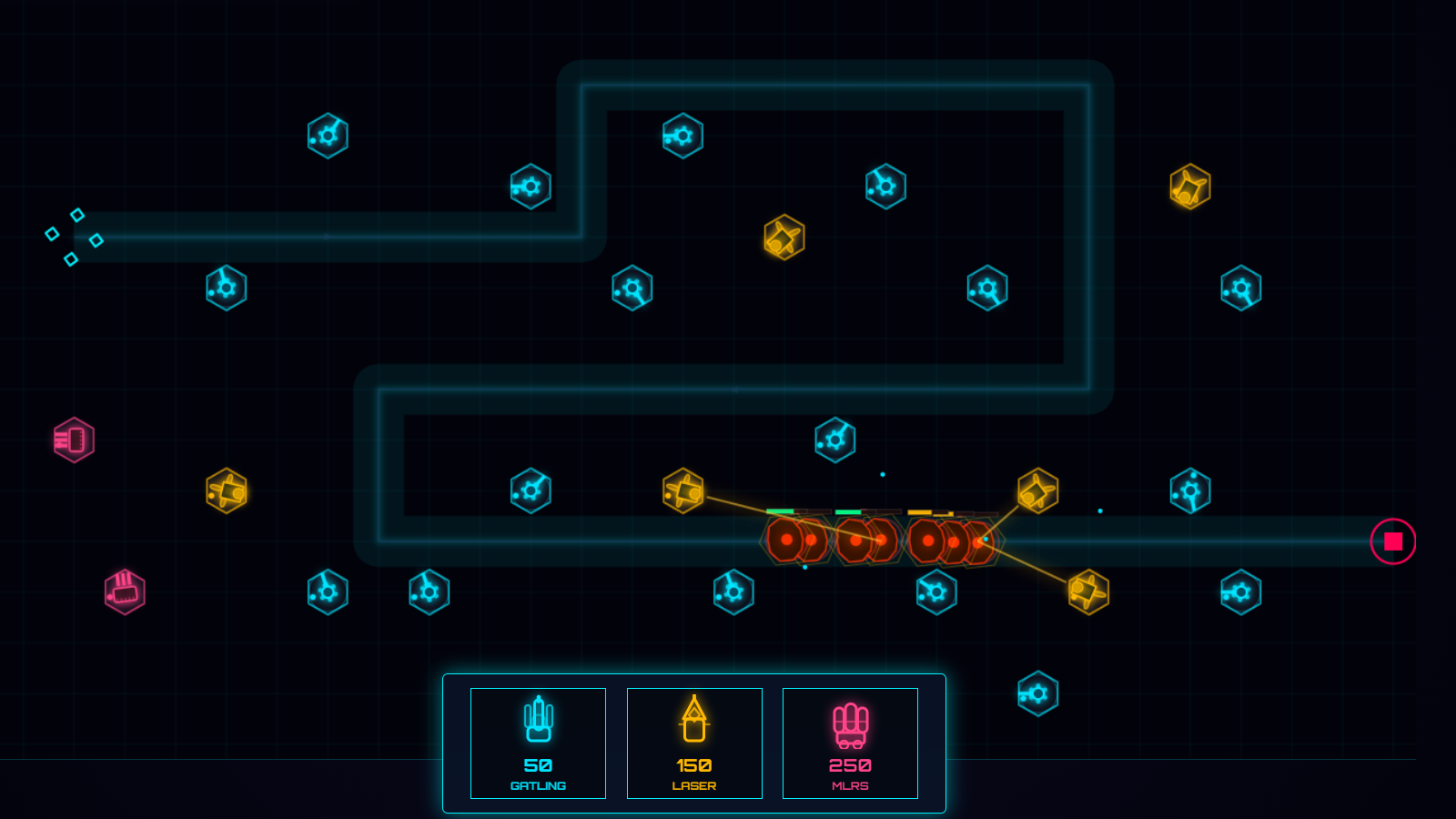Buy the MLRS tower for 250
The height and width of the screenshot is (819, 1456).
[850, 743]
